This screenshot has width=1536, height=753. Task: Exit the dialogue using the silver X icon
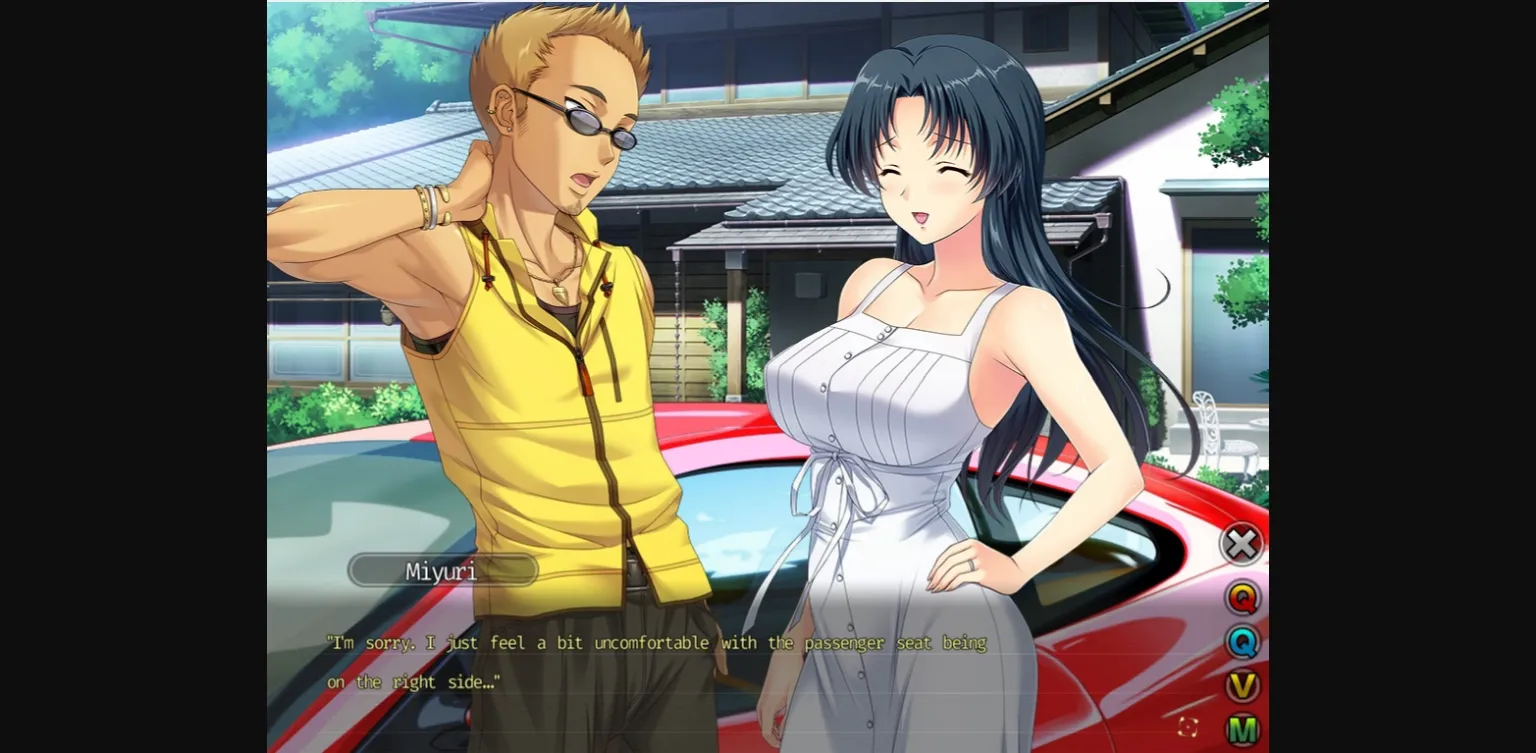(x=1242, y=543)
